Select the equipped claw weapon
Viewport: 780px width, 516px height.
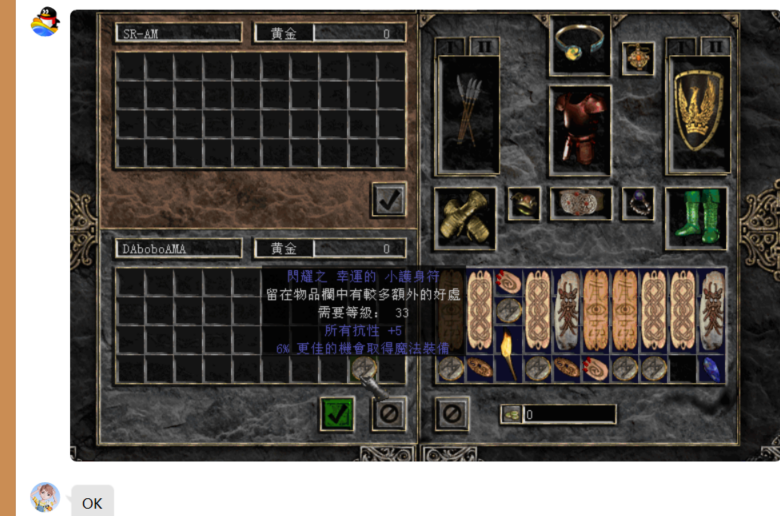468,113
